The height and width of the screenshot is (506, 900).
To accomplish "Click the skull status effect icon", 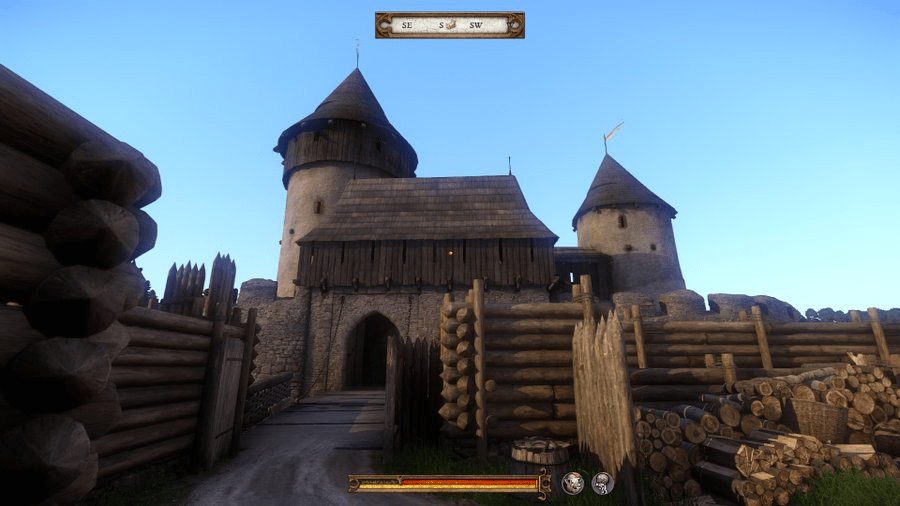I will pos(602,483).
